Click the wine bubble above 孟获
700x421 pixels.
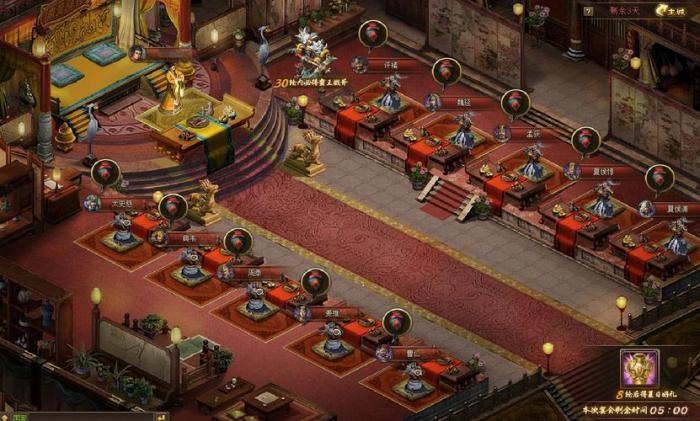pos(515,103)
